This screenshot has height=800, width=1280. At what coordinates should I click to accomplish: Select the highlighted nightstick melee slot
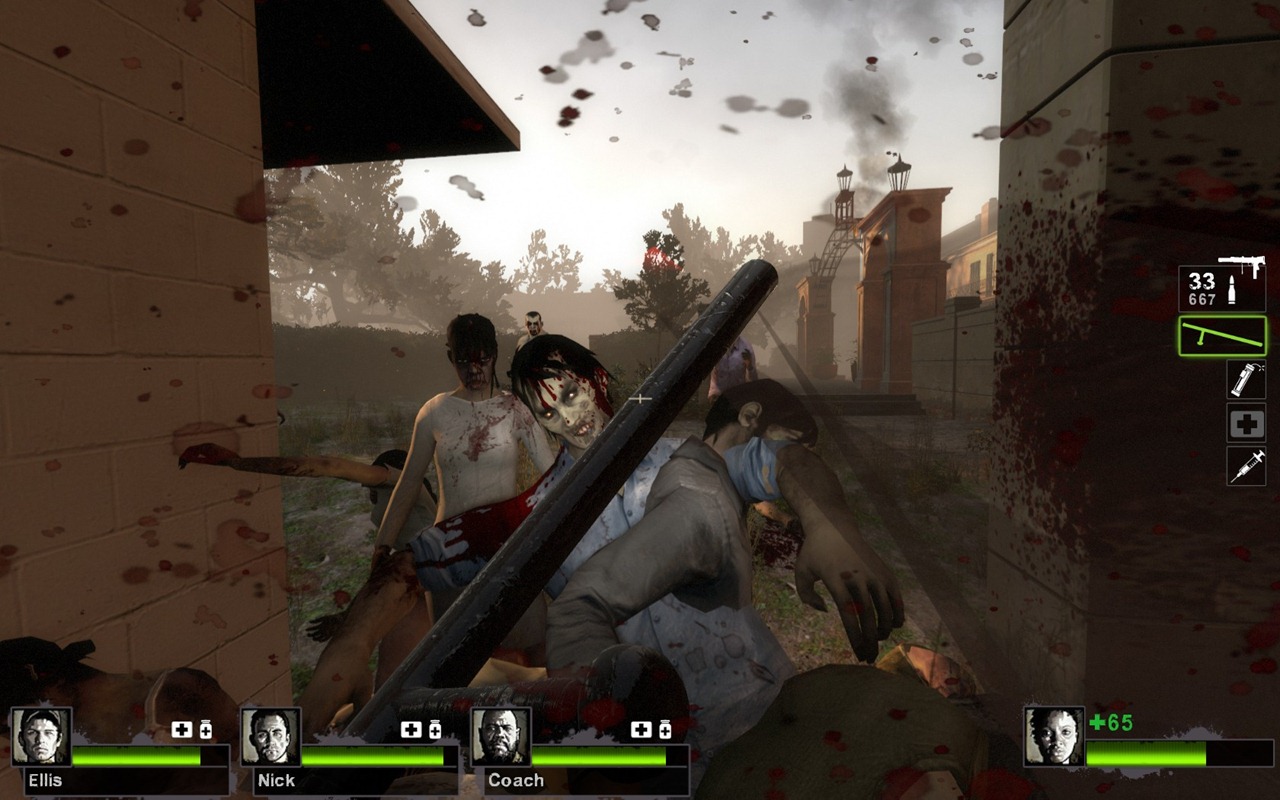pyautogui.click(x=1222, y=336)
